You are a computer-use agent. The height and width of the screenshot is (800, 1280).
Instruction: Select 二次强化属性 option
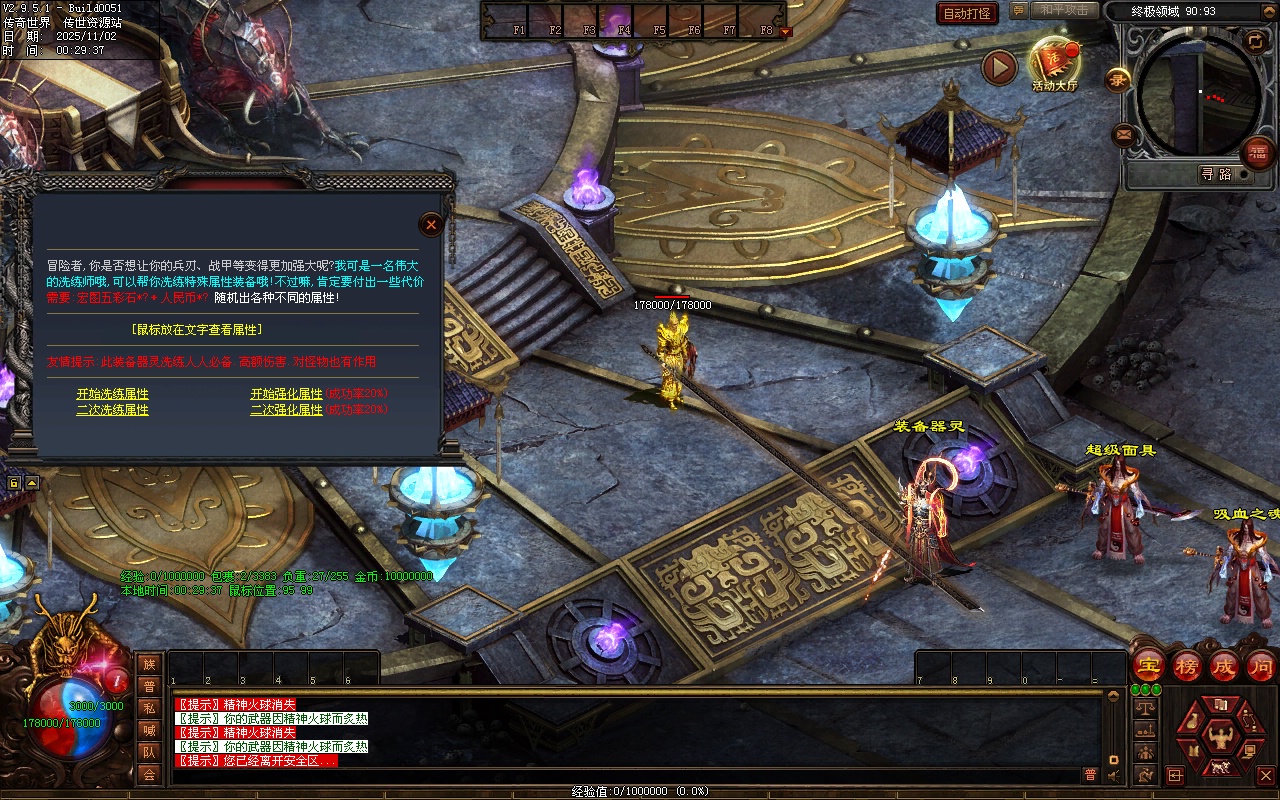pyautogui.click(x=286, y=410)
